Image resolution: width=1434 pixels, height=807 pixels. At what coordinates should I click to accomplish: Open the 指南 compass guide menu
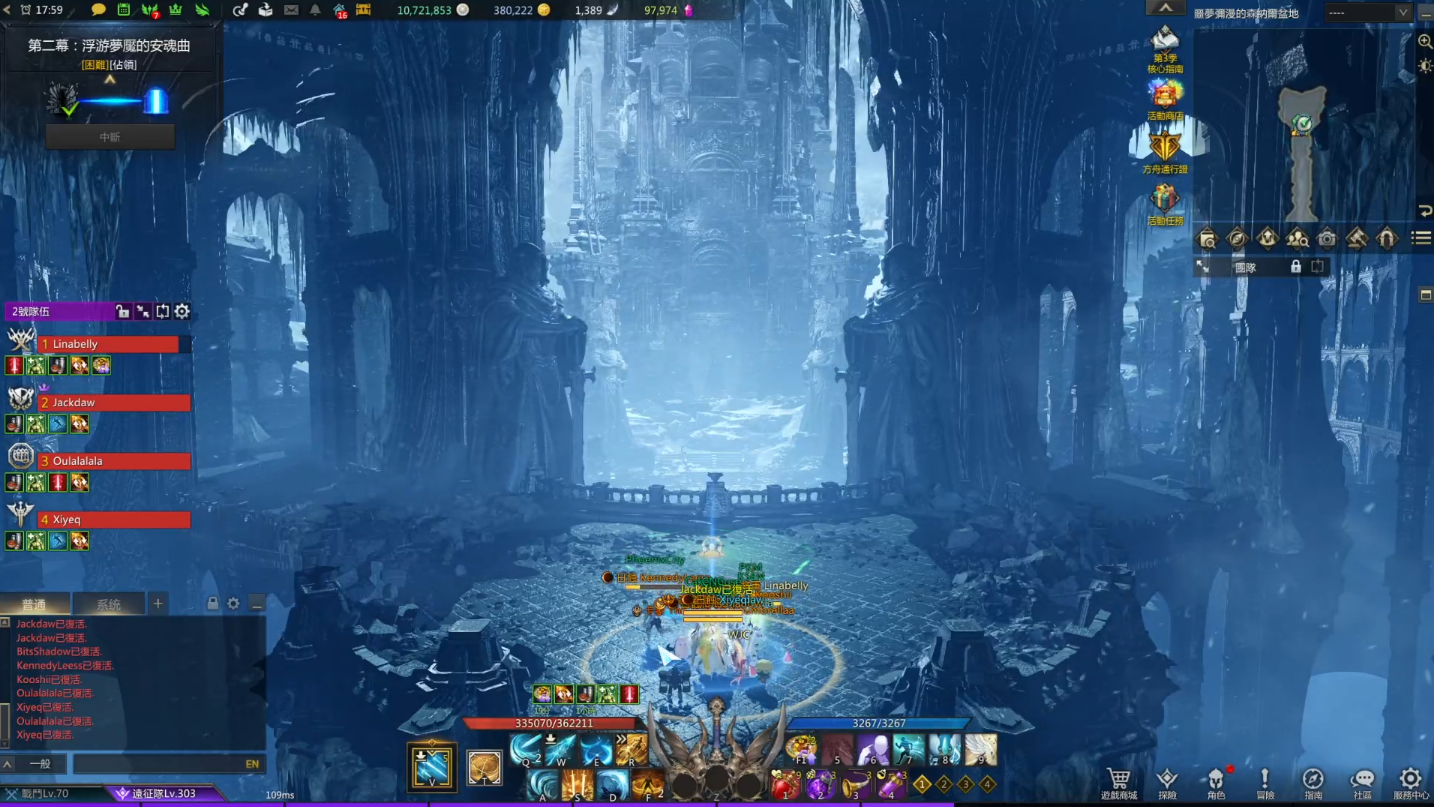tap(1313, 781)
